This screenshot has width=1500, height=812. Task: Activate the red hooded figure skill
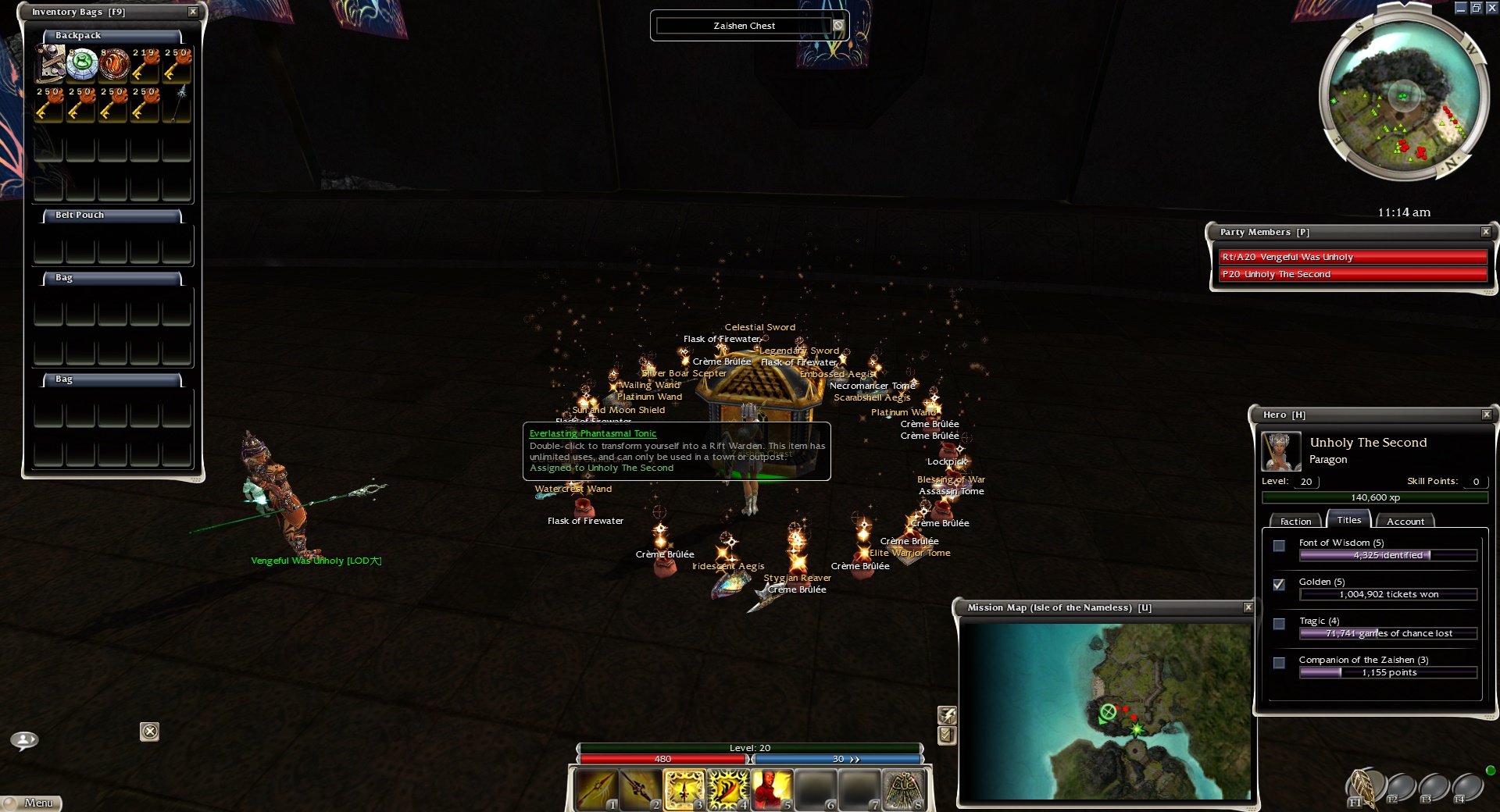[772, 789]
